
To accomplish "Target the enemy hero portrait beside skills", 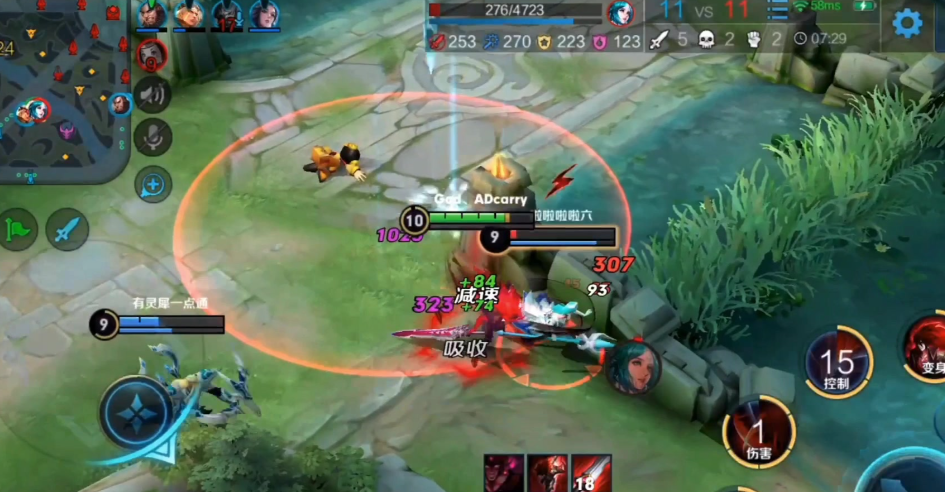I will 633,367.
